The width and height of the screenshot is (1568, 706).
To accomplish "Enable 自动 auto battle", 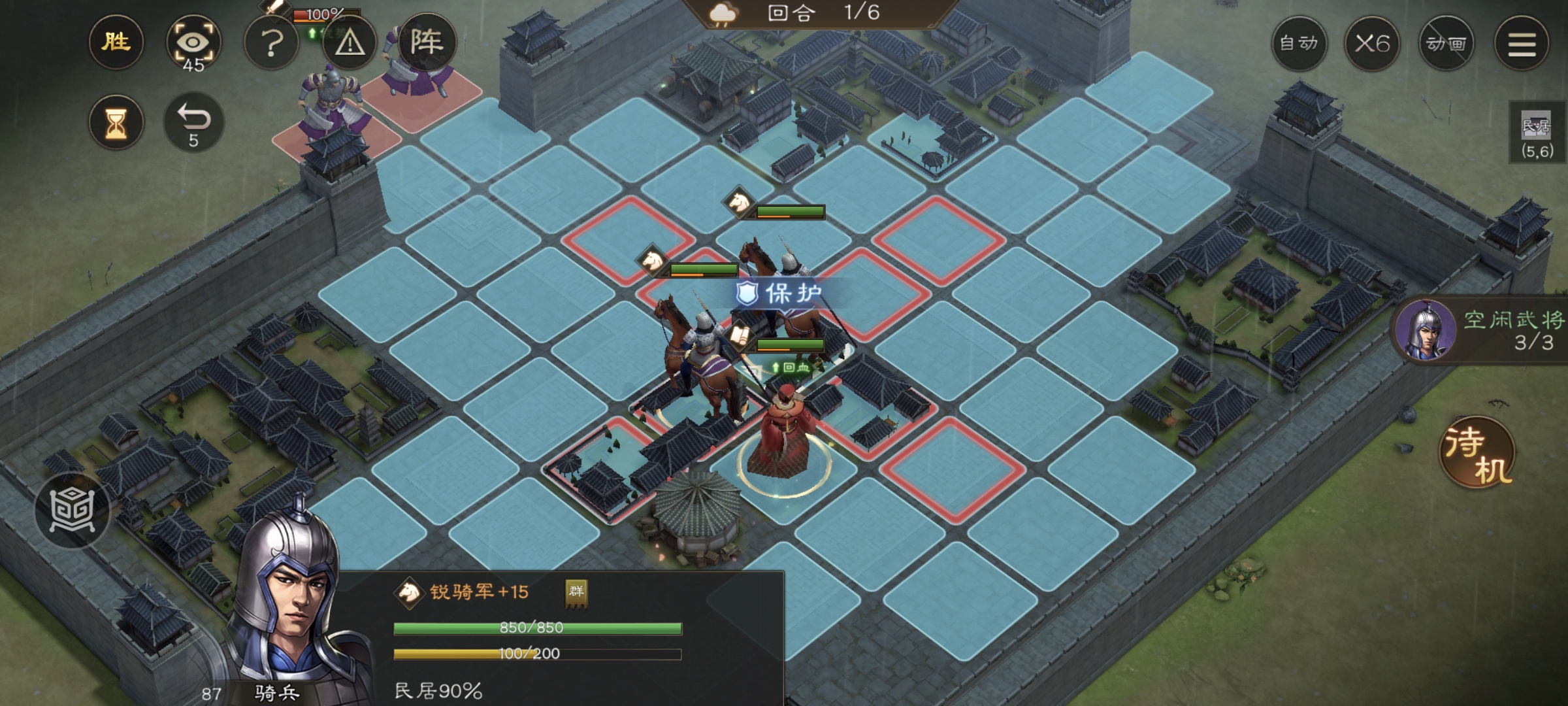I will pyautogui.click(x=1299, y=44).
